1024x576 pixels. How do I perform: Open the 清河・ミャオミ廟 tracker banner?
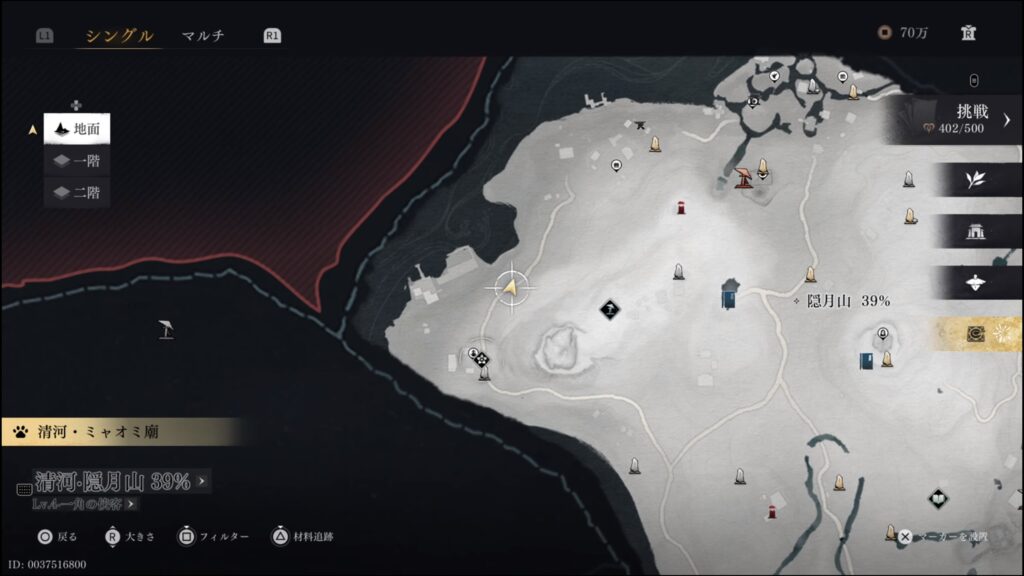(120, 432)
